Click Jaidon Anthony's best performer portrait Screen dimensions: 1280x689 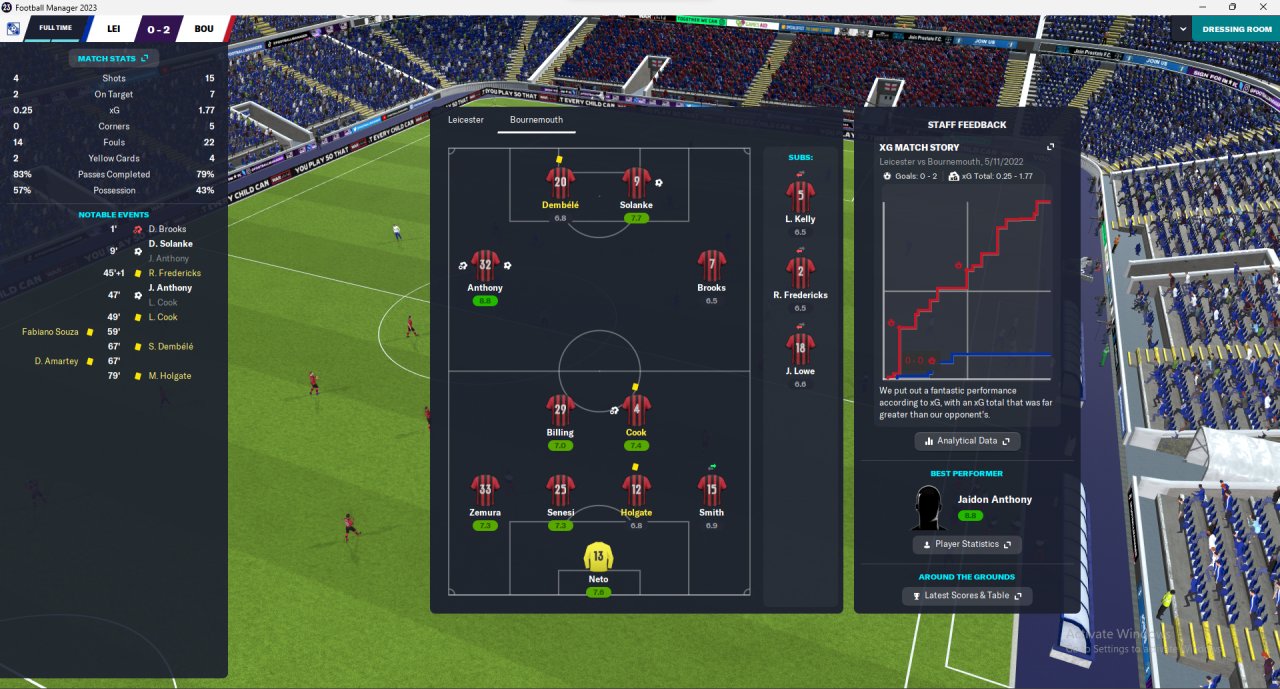click(930, 508)
